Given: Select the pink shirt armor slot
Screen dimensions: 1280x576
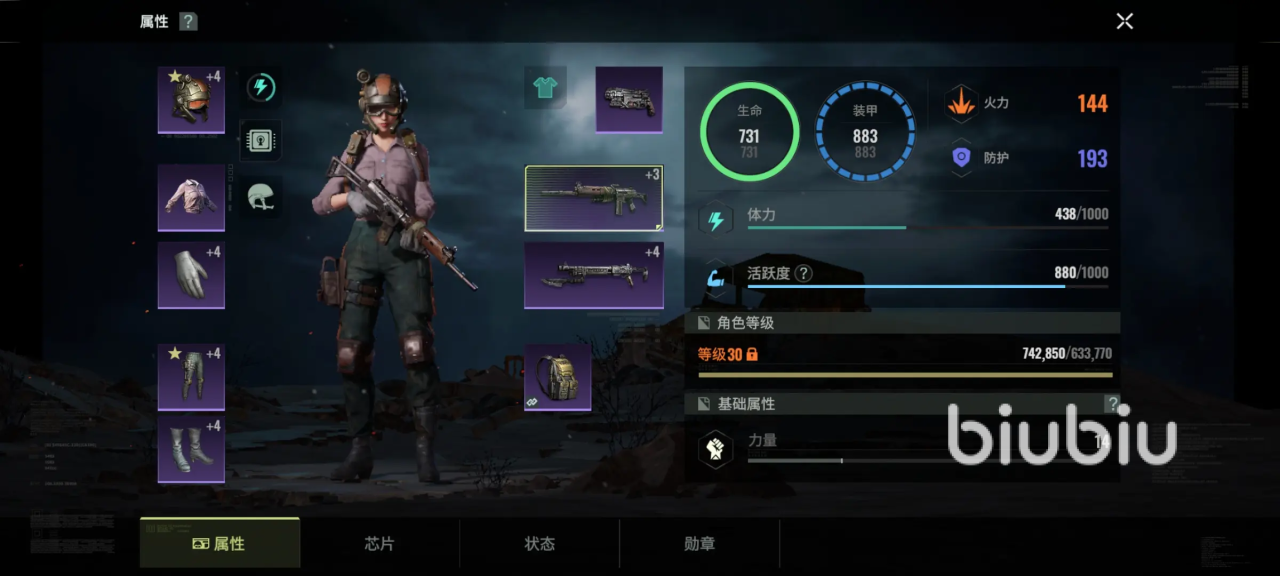Looking at the screenshot, I should click(191, 197).
